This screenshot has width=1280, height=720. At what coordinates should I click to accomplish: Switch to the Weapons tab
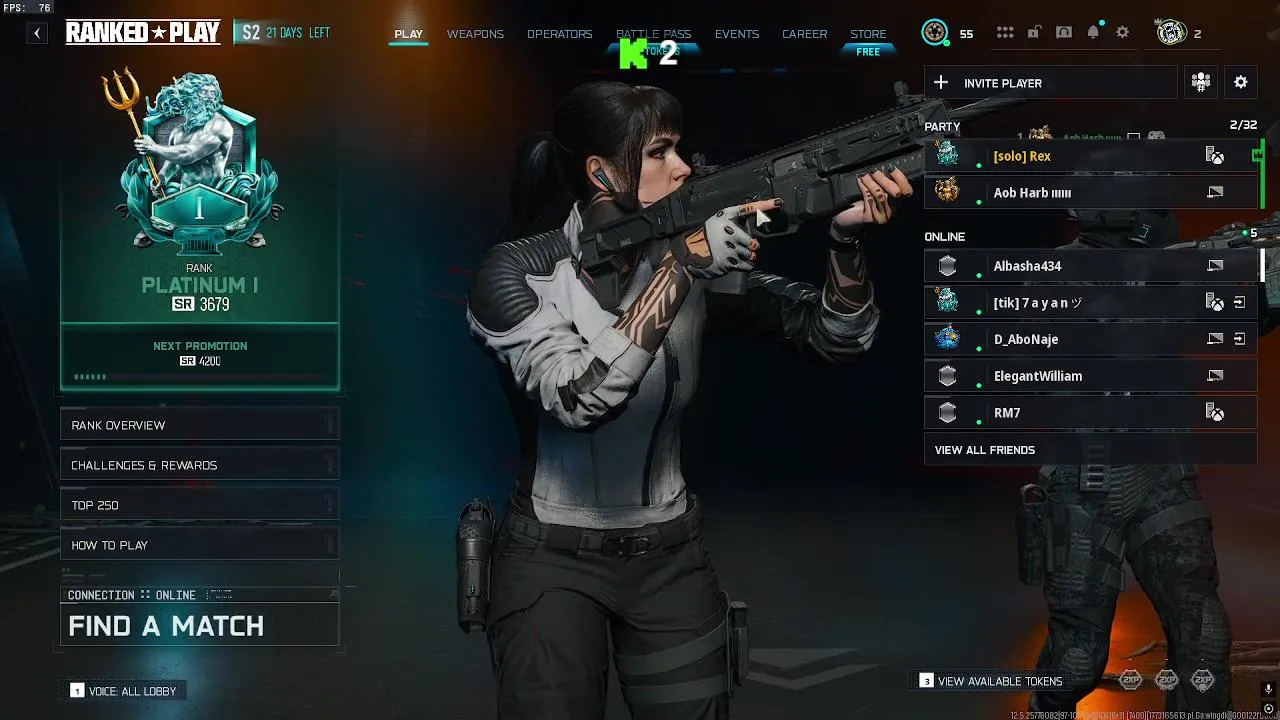pyautogui.click(x=475, y=34)
